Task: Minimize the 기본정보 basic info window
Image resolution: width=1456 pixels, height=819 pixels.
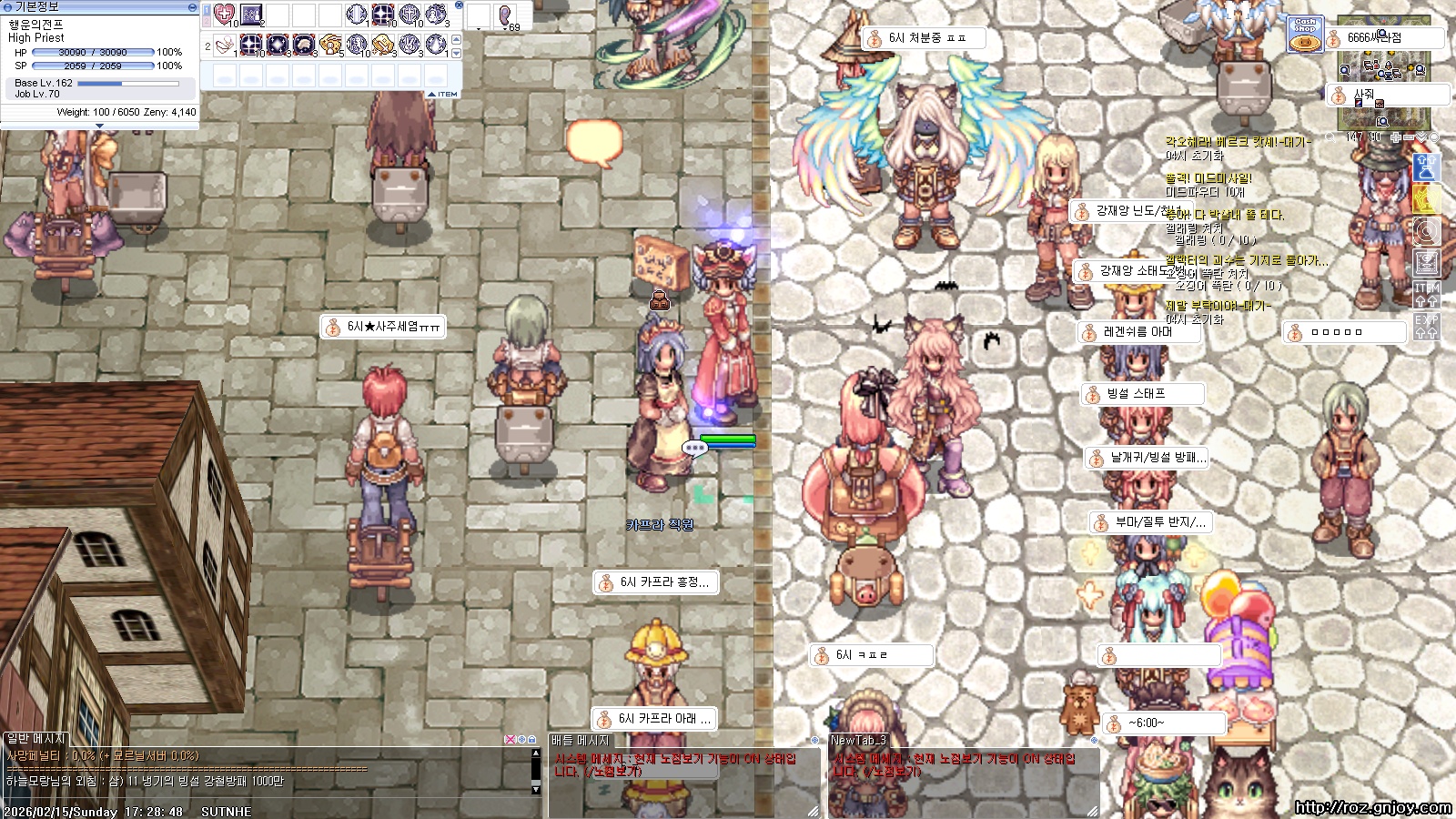Action: 192,6
